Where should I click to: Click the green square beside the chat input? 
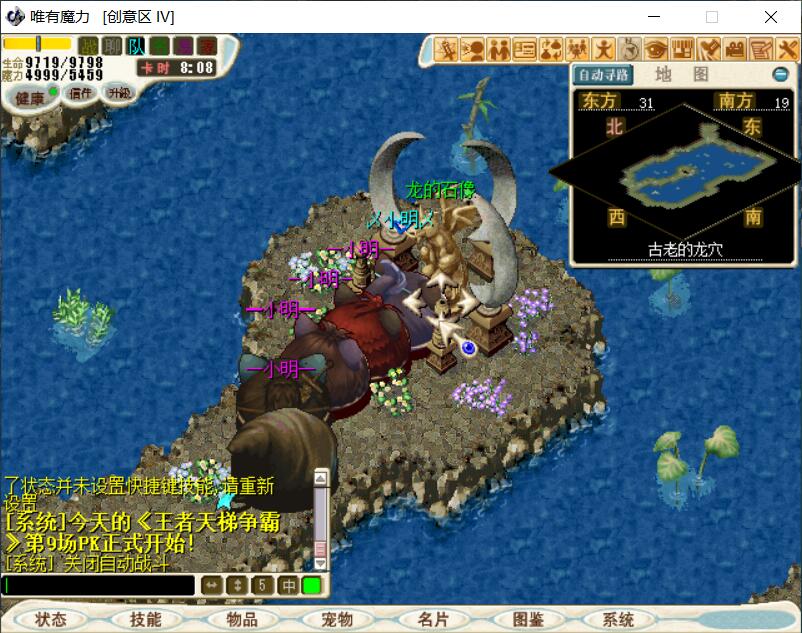[x=312, y=585]
